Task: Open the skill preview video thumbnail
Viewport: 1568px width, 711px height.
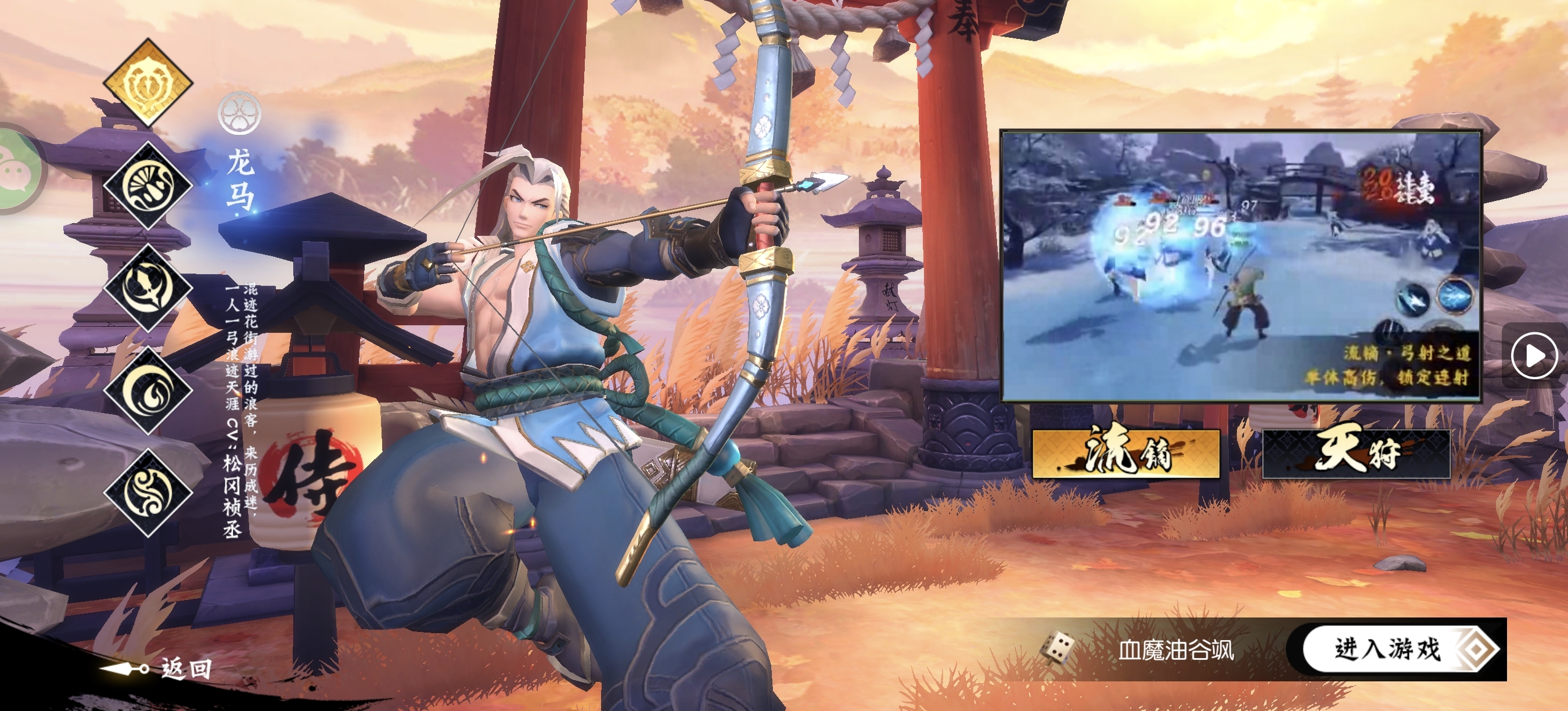Action: click(x=1240, y=267)
